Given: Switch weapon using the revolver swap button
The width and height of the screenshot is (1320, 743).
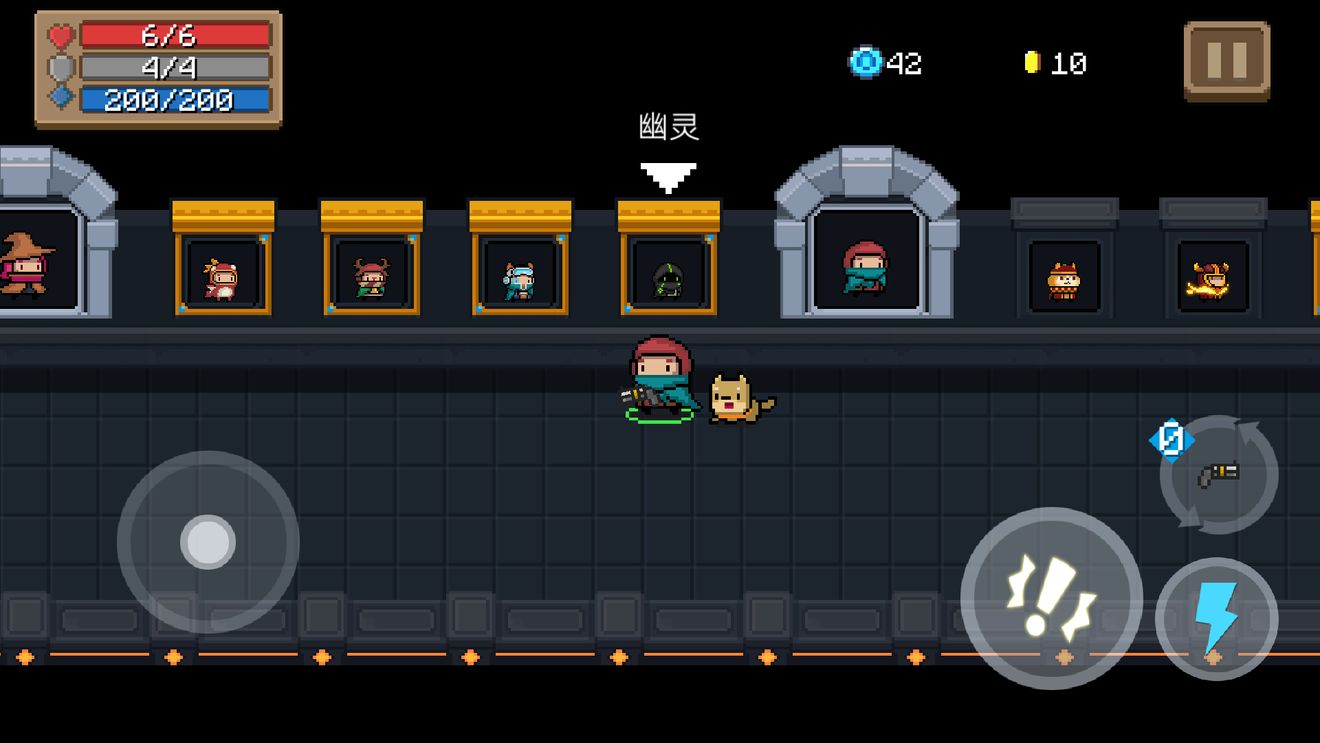Looking at the screenshot, I should pyautogui.click(x=1218, y=475).
